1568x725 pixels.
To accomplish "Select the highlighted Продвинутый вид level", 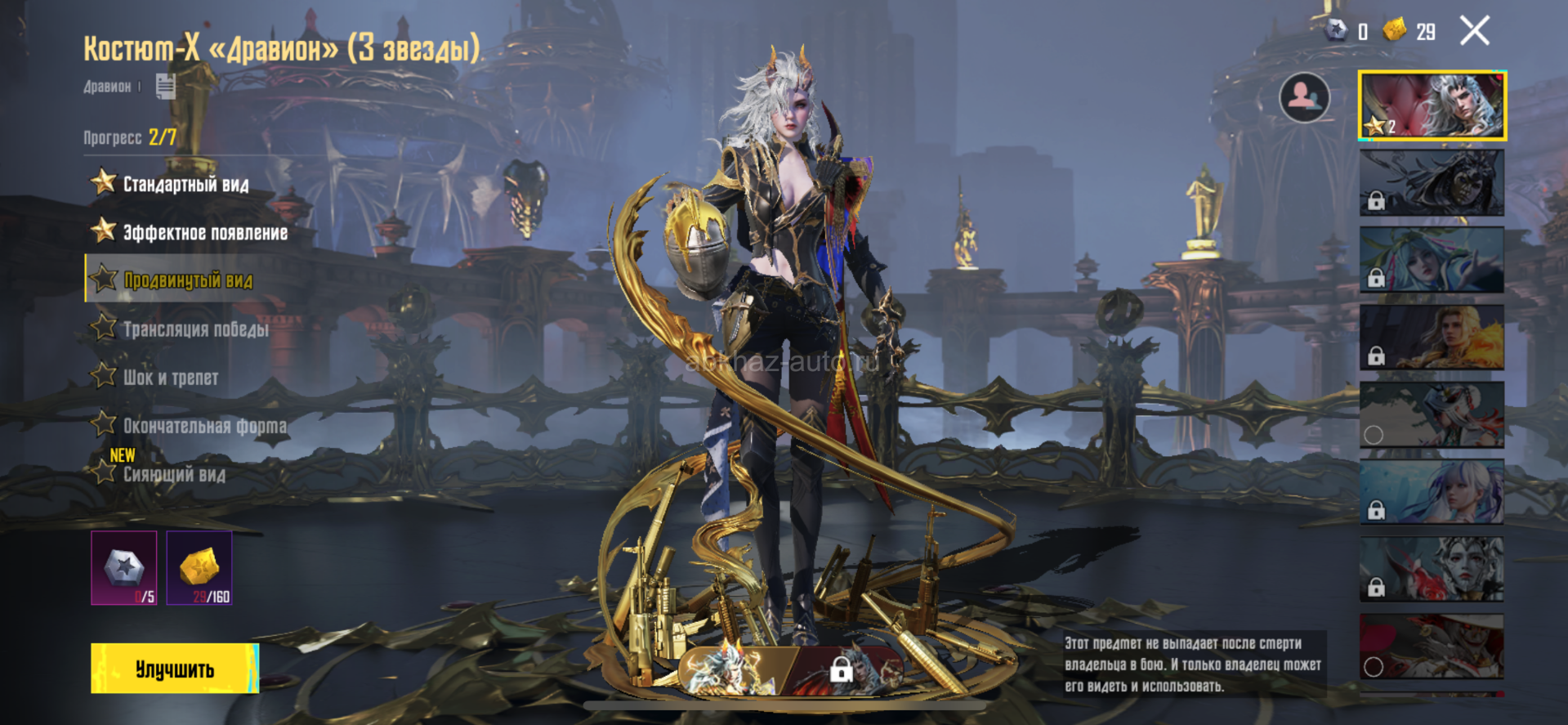I will [187, 280].
